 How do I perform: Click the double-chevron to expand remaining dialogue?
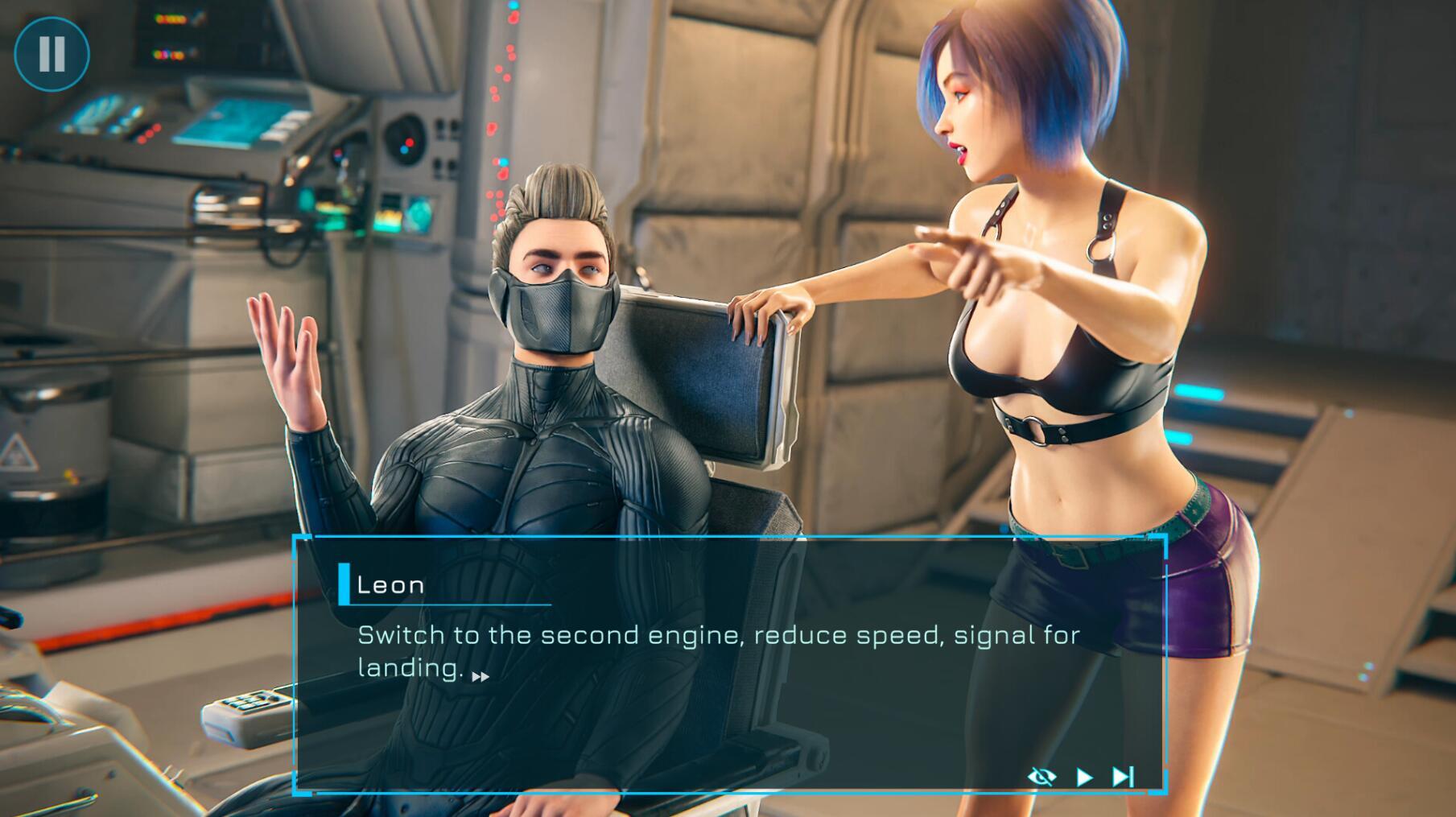[x=481, y=679]
